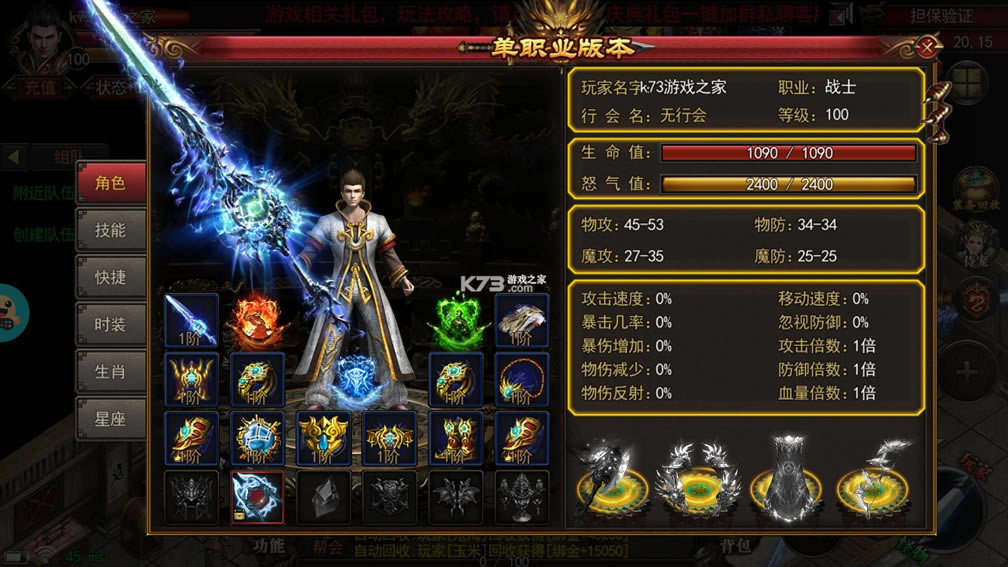Select the 时装 (Fashion) tab
Screen dimensions: 1008x567
click(x=110, y=325)
